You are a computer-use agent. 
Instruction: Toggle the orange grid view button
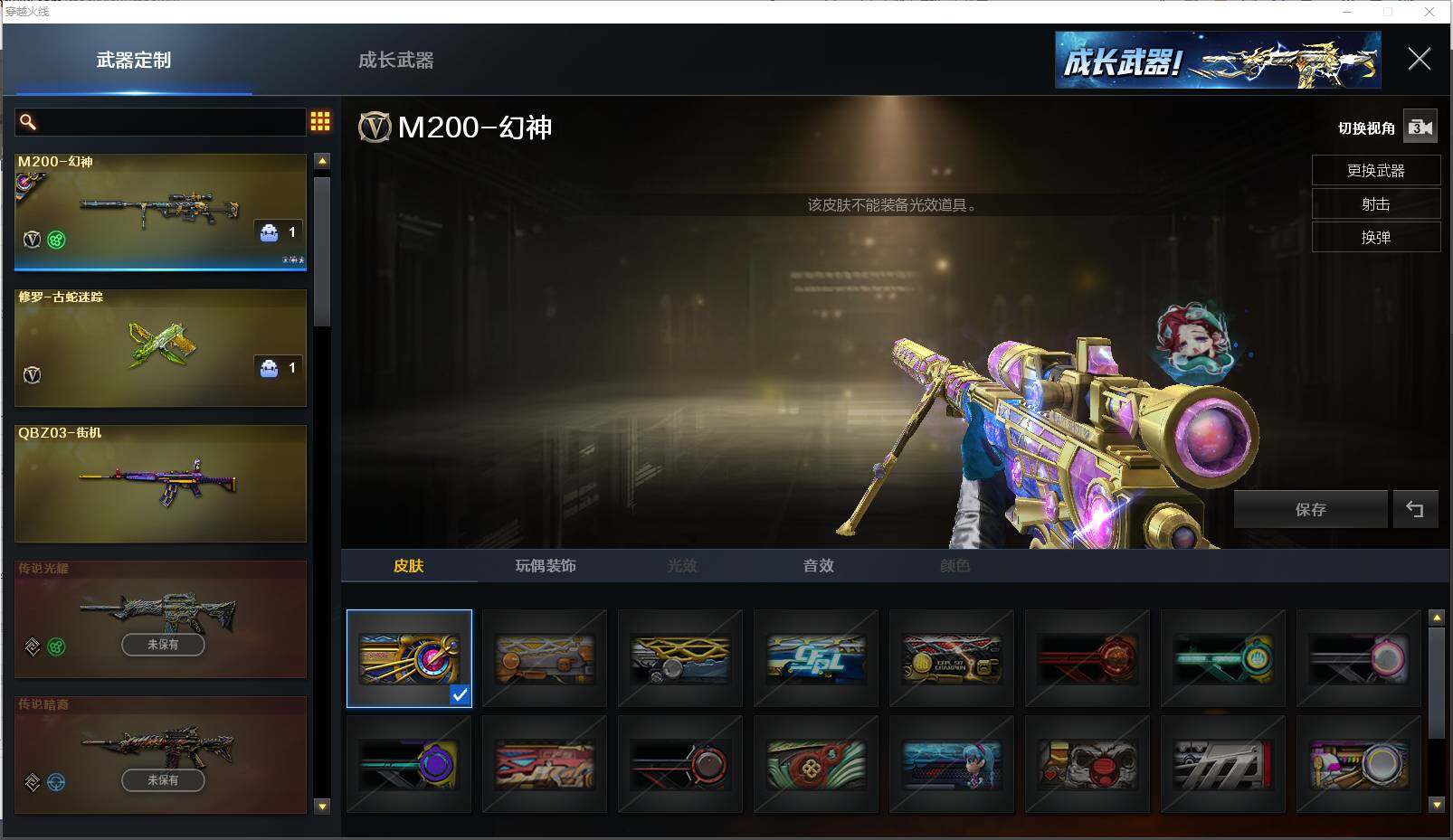[x=320, y=121]
